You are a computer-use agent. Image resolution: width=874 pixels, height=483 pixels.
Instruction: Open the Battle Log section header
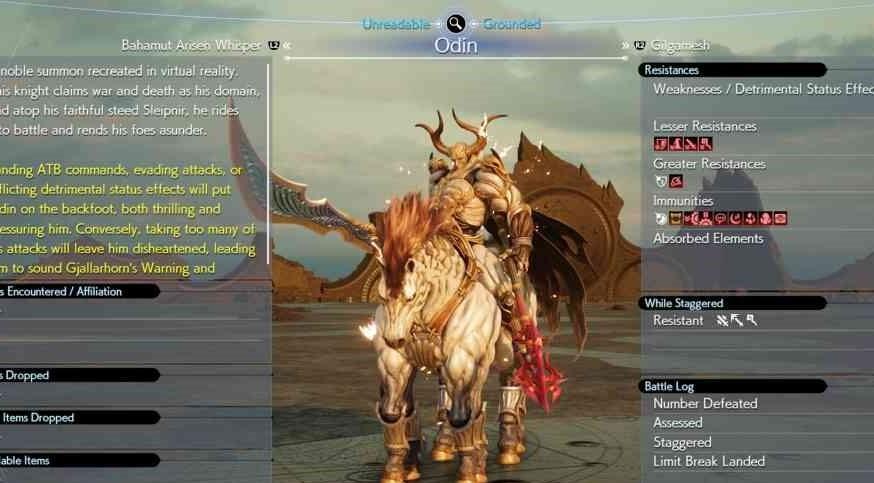click(669, 386)
